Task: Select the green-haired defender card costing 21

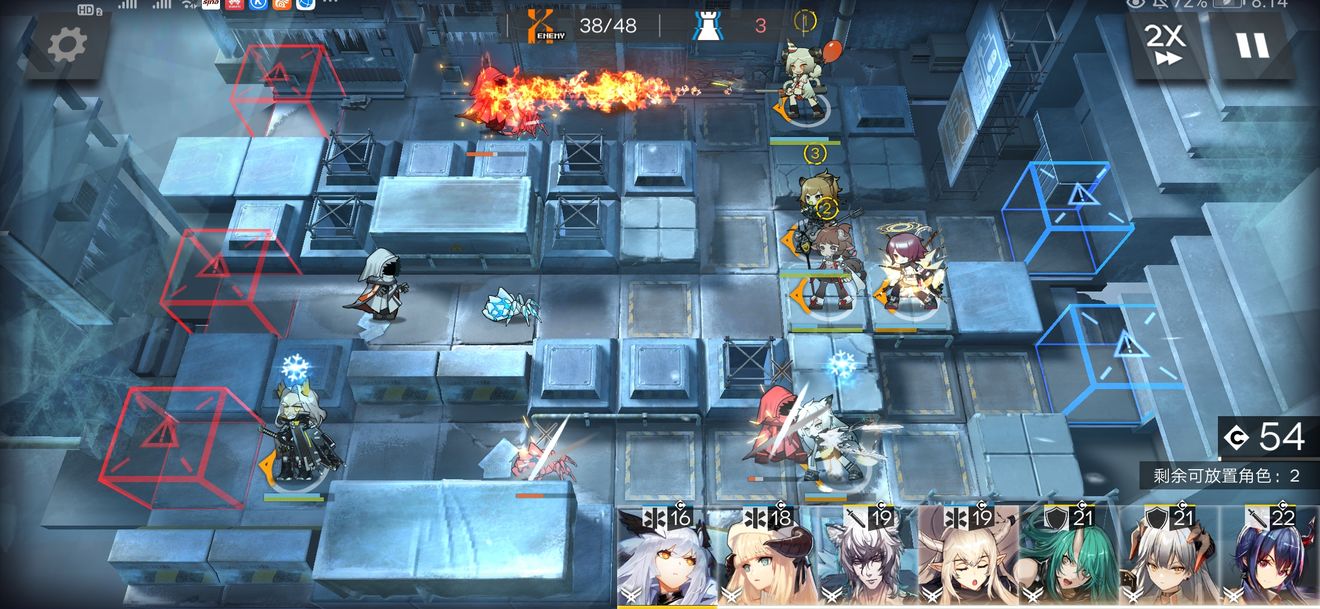Action: click(x=1067, y=558)
